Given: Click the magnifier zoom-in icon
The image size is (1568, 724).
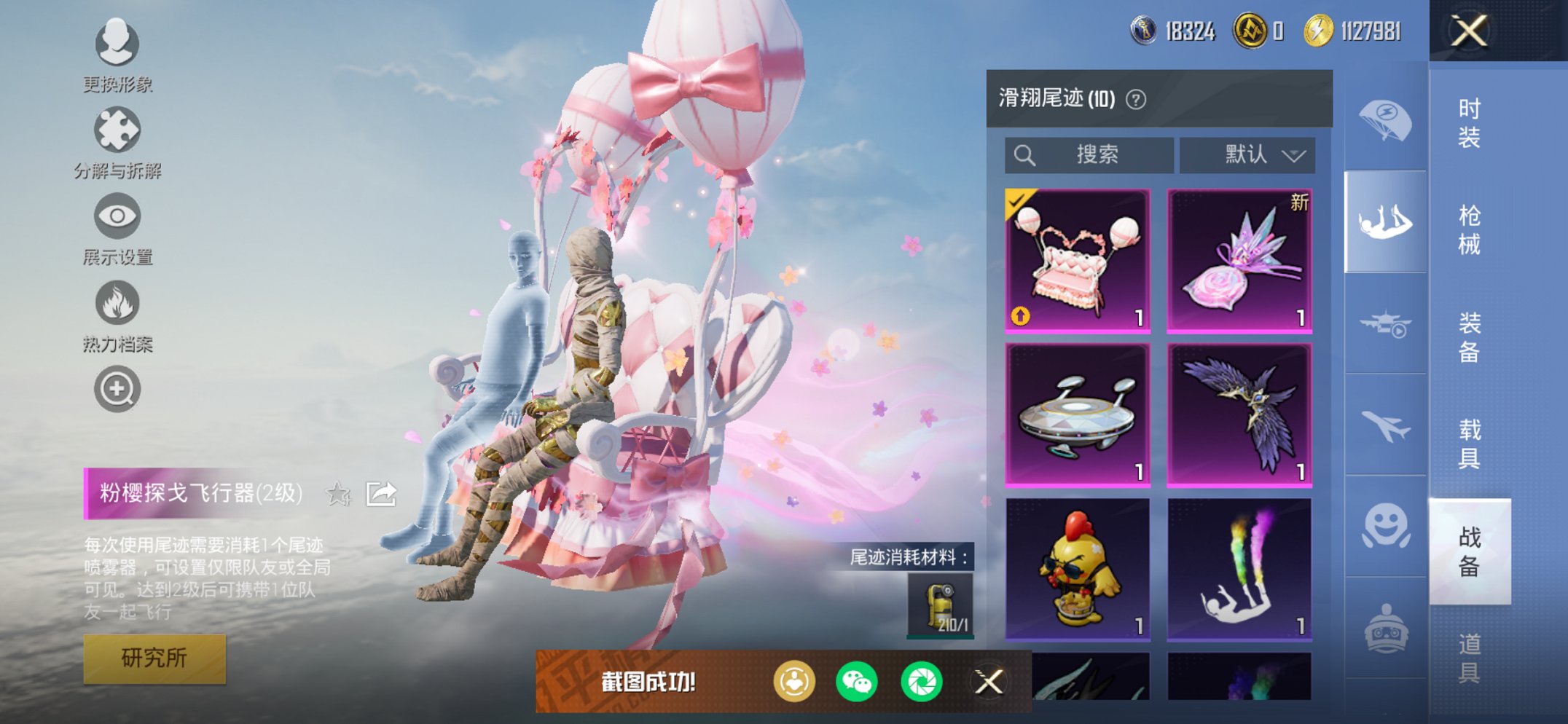Looking at the screenshot, I should tap(117, 390).
